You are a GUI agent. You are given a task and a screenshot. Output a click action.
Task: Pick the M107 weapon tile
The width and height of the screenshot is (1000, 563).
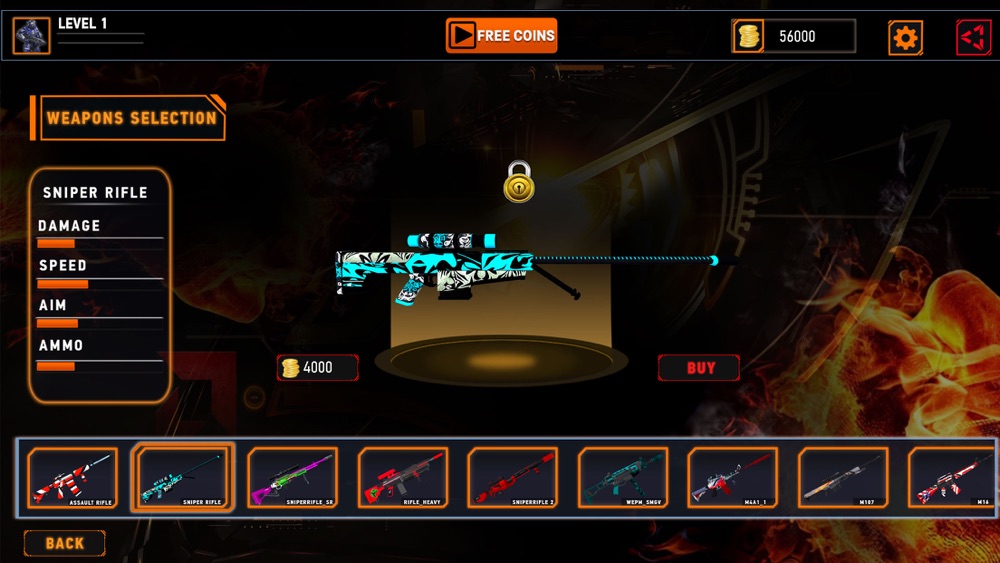(843, 478)
